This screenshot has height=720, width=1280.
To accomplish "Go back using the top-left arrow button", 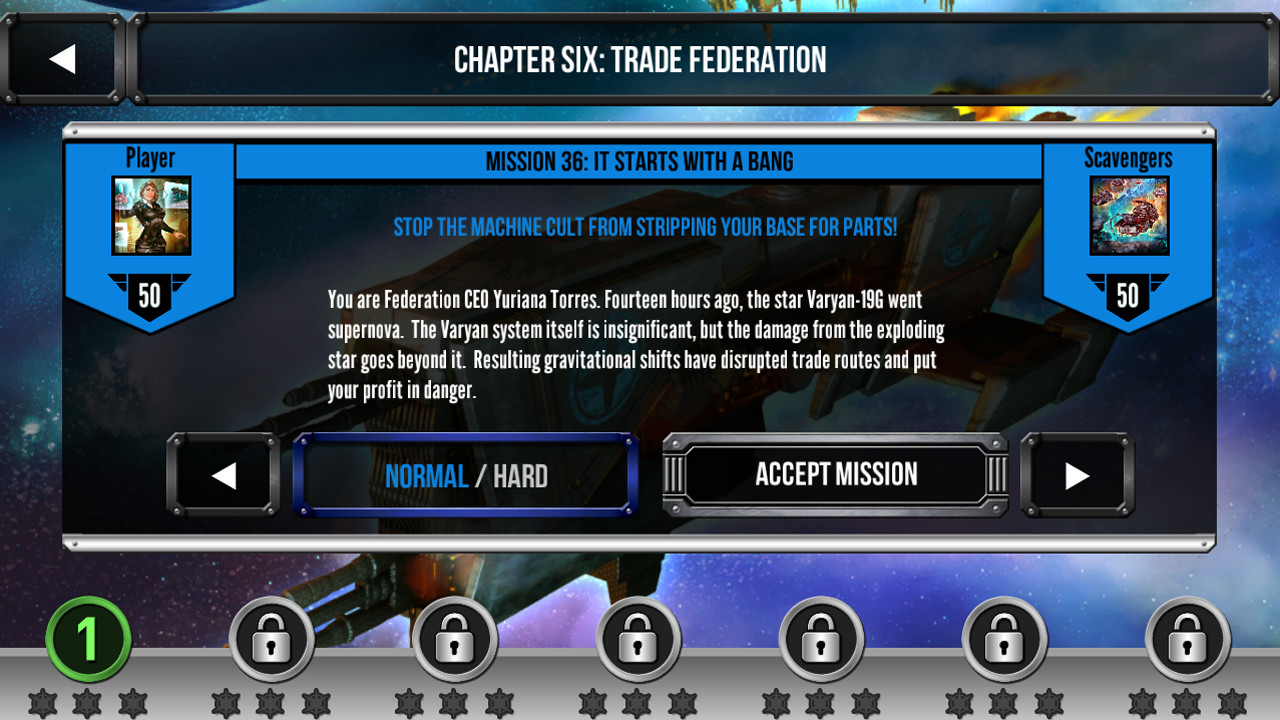I will coord(64,58).
